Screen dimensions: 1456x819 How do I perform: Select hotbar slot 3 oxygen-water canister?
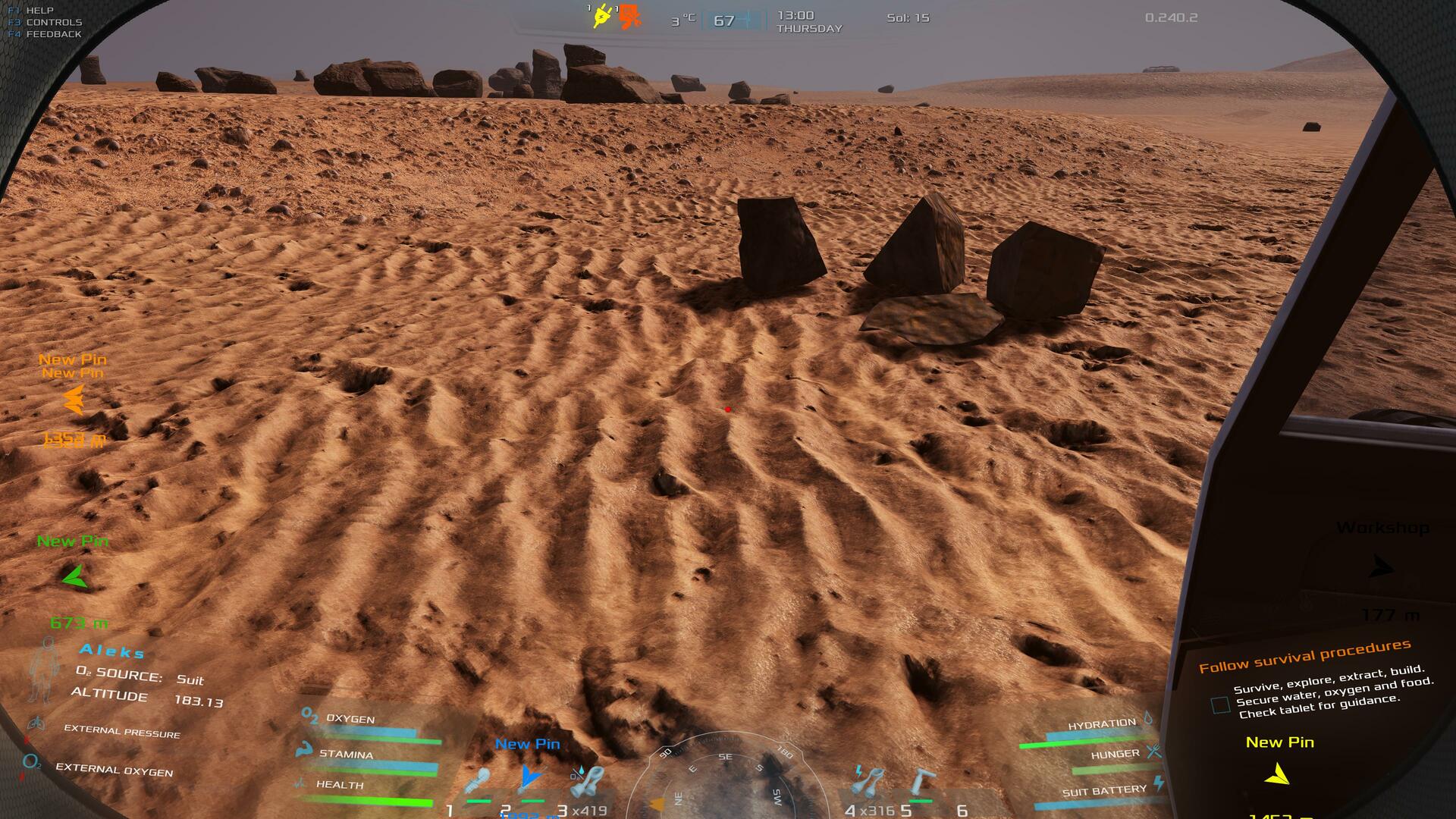pos(586,782)
